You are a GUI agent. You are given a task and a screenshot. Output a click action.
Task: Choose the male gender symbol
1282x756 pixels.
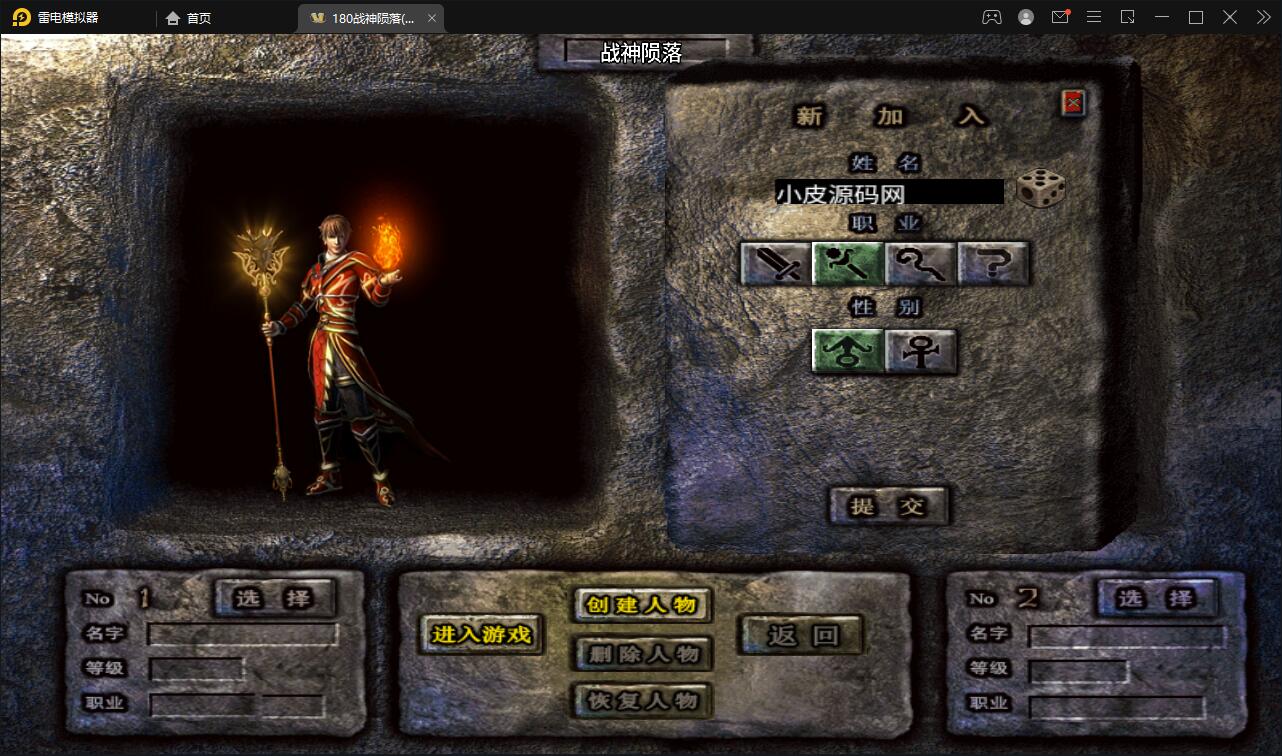pos(848,351)
